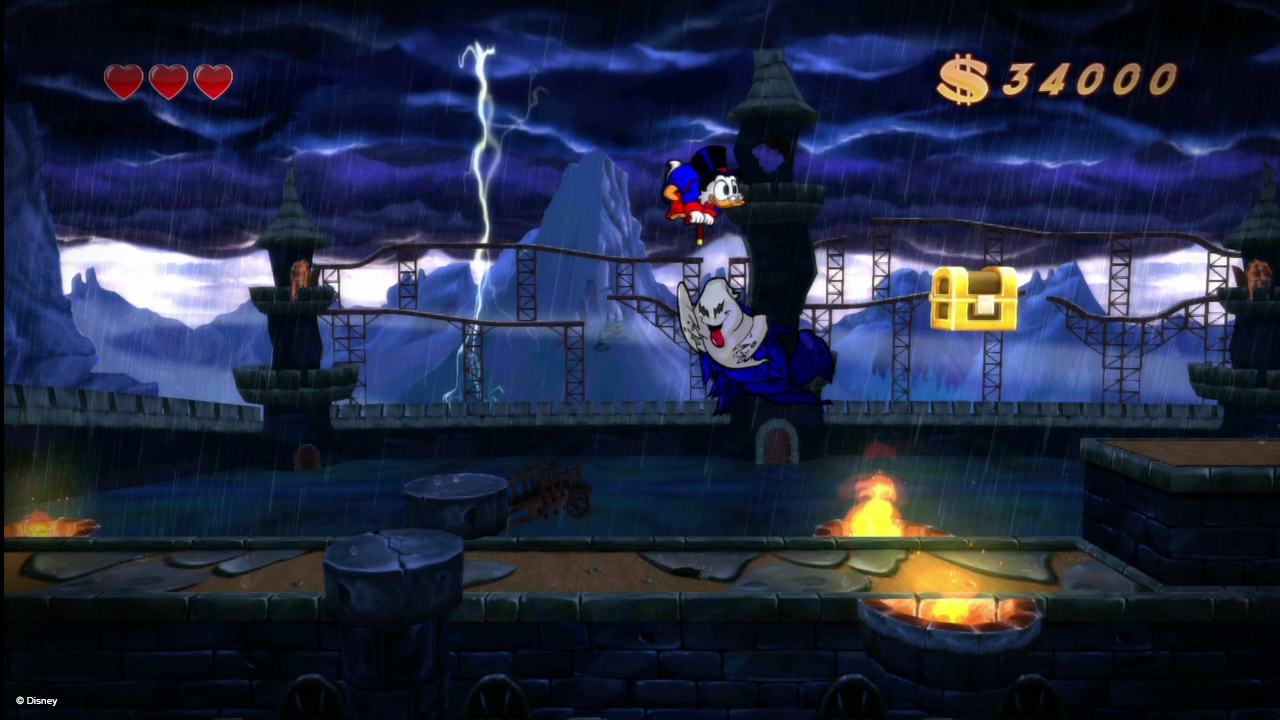Click Scrooge McDuck on his pogo cane
The image size is (1280, 720).
[x=700, y=190]
